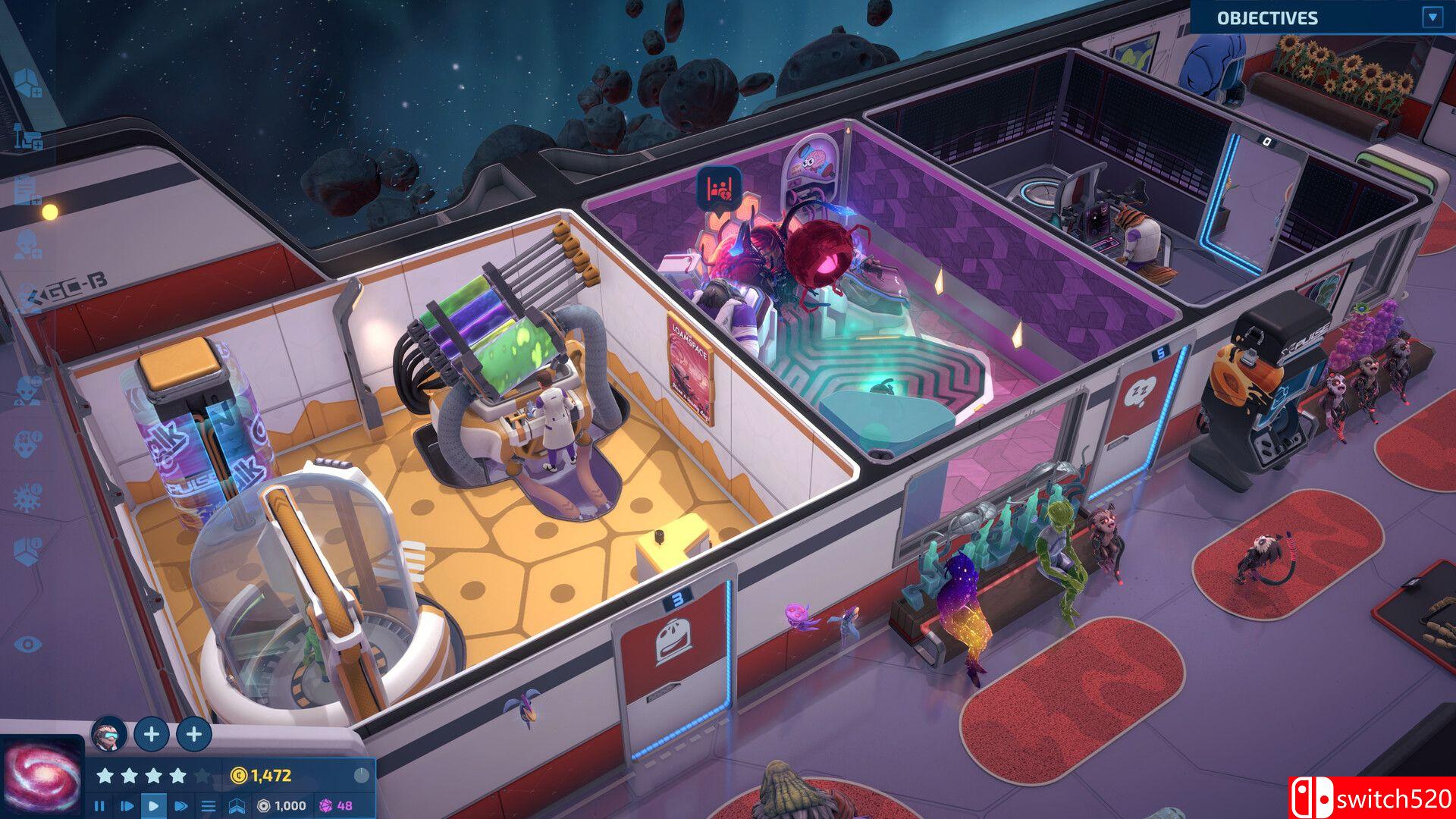Open the build room cube icon
This screenshot has width=1456, height=819.
pyautogui.click(x=28, y=83)
